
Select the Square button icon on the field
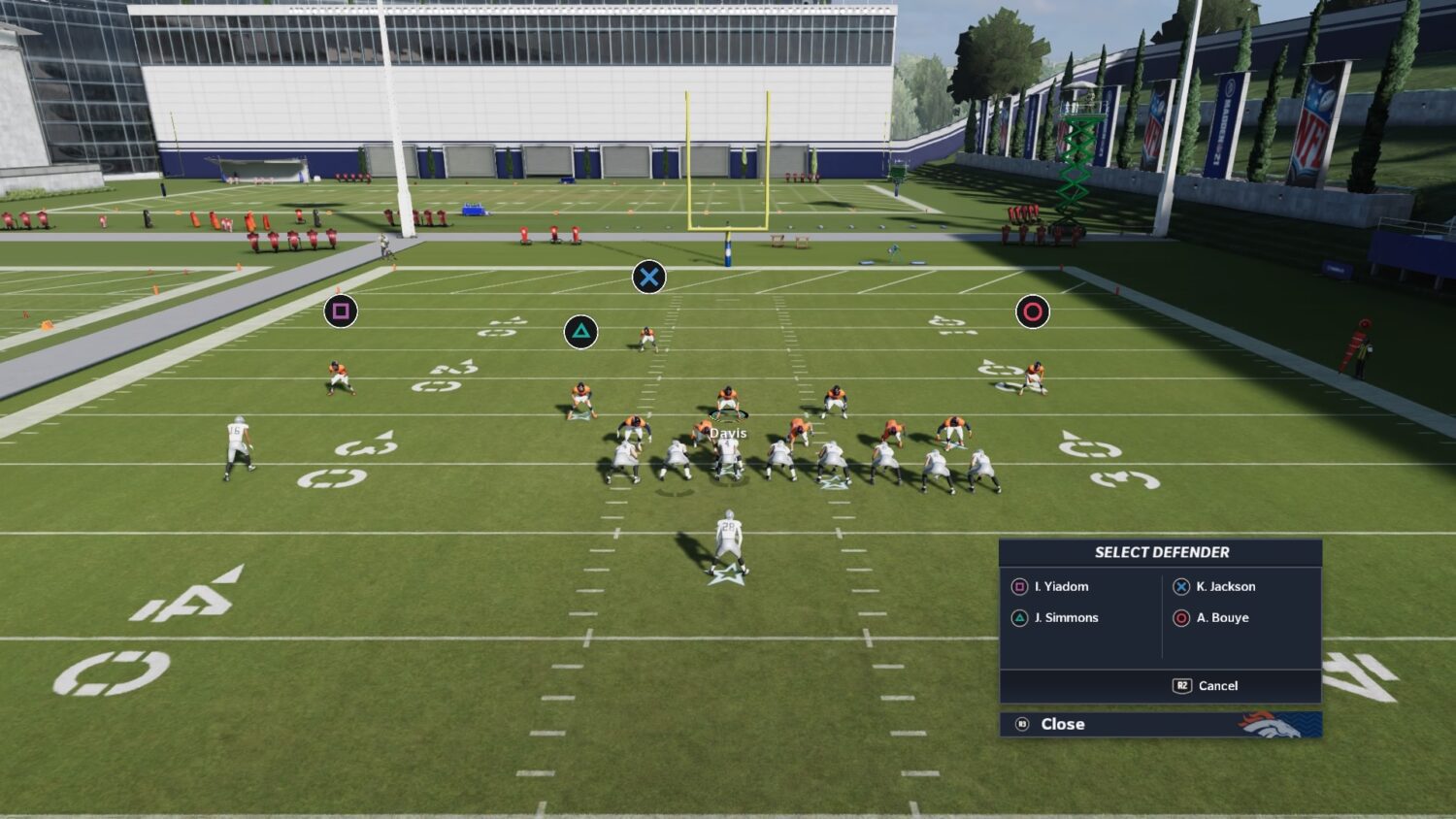341,311
